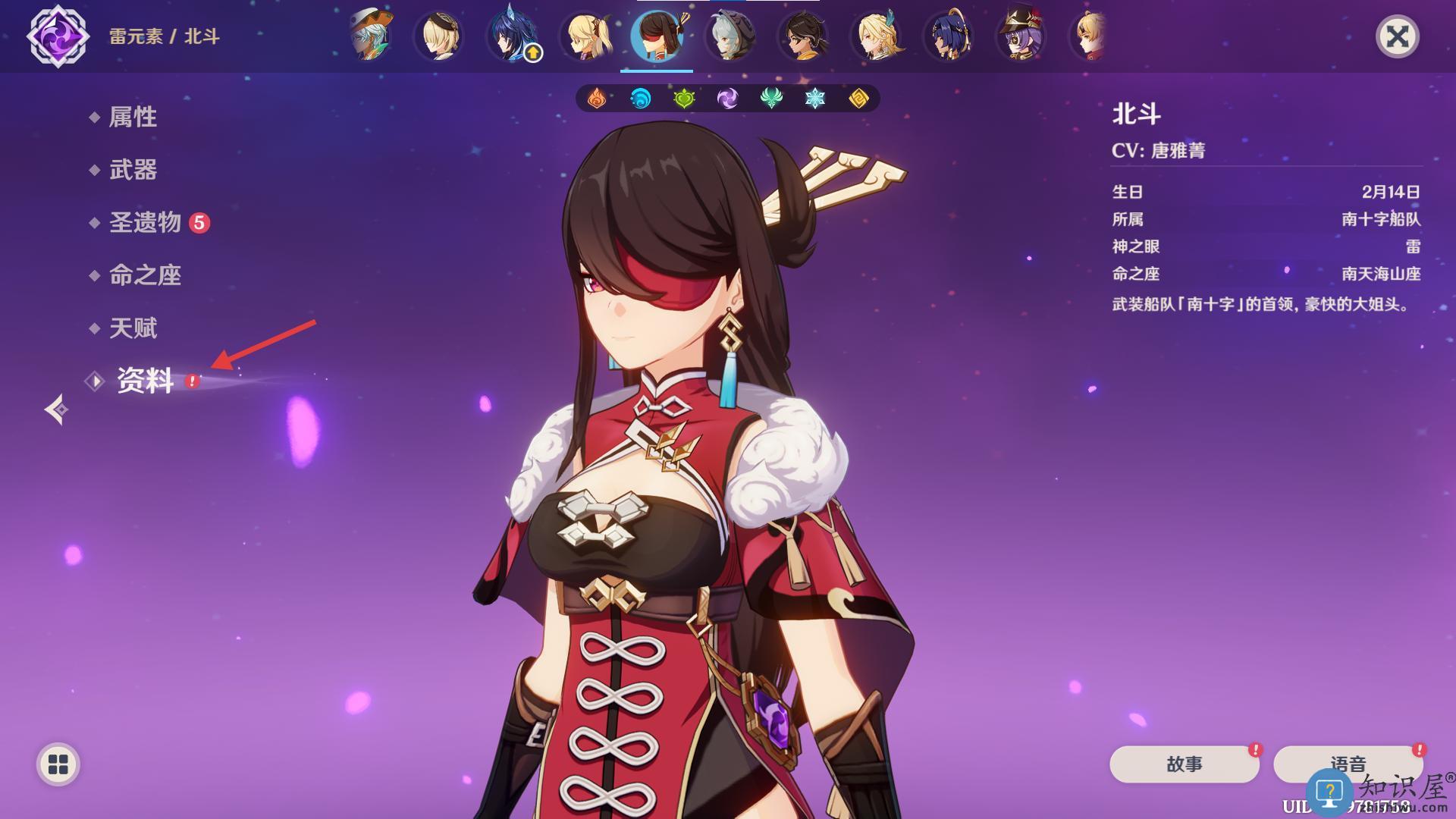Select the purple witch-hat character portrait
1456x819 pixels.
pos(1021,36)
